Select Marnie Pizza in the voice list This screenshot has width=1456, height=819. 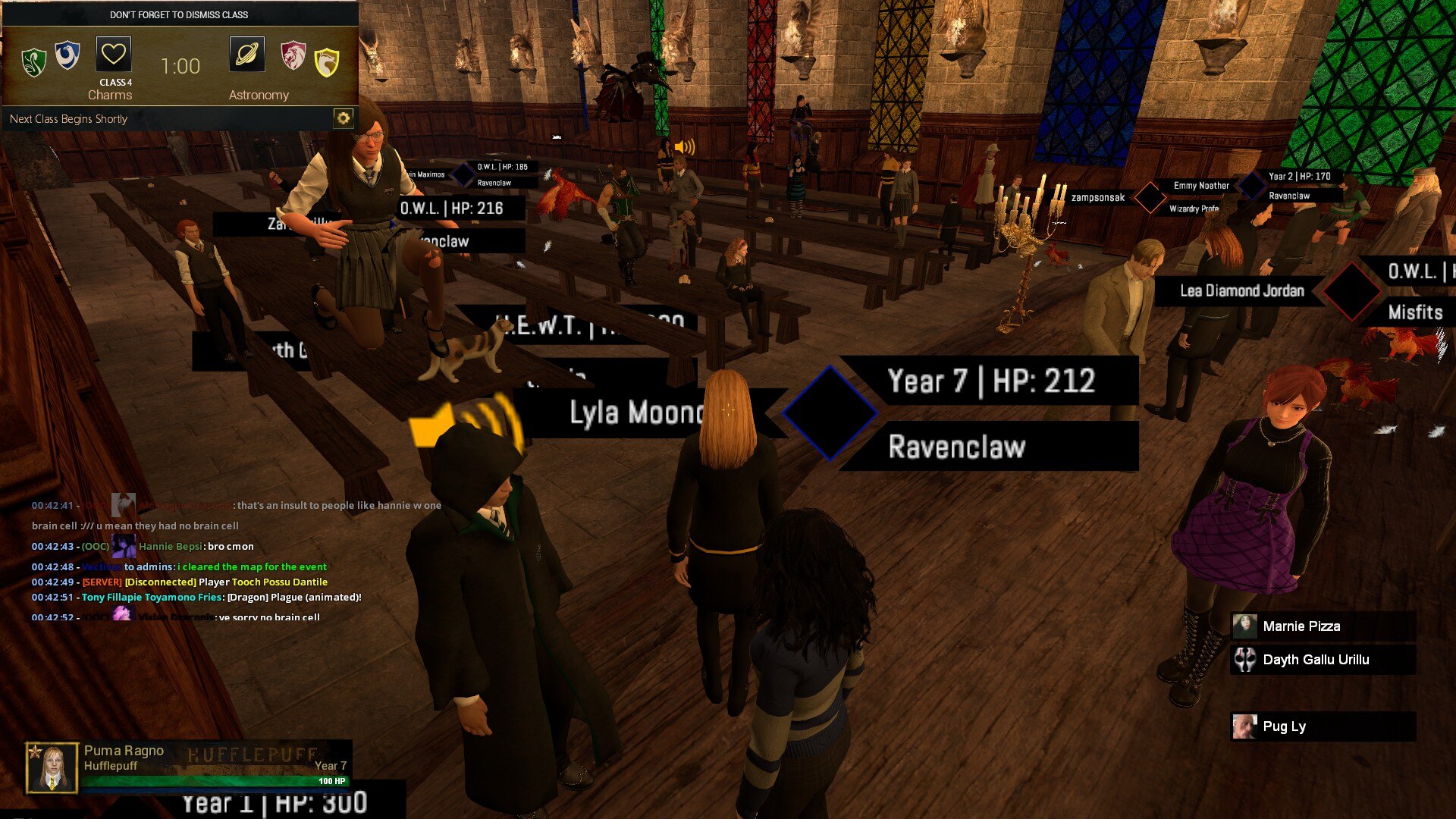pyautogui.click(x=1301, y=626)
